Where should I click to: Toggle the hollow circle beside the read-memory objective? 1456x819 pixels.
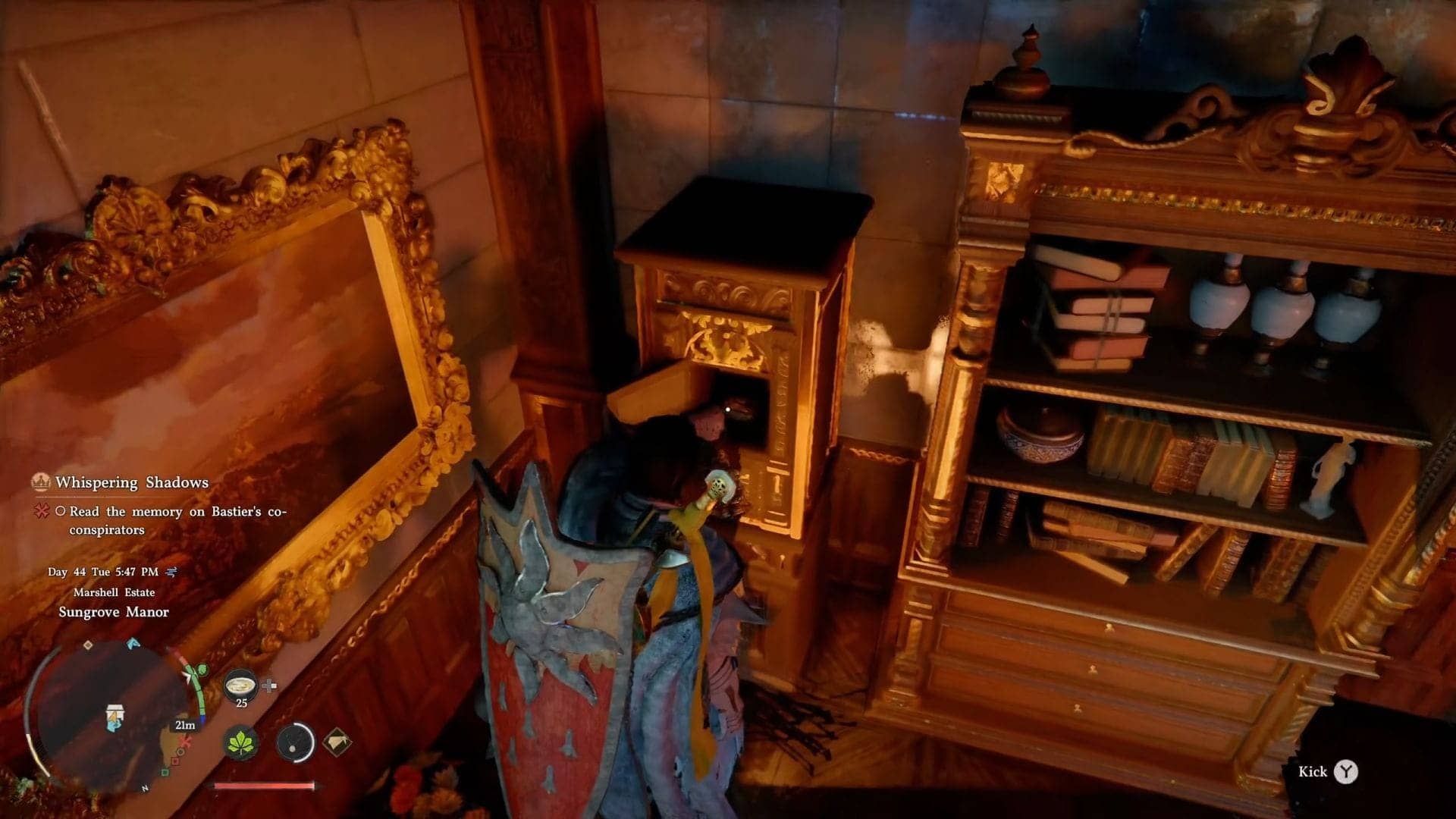click(62, 511)
